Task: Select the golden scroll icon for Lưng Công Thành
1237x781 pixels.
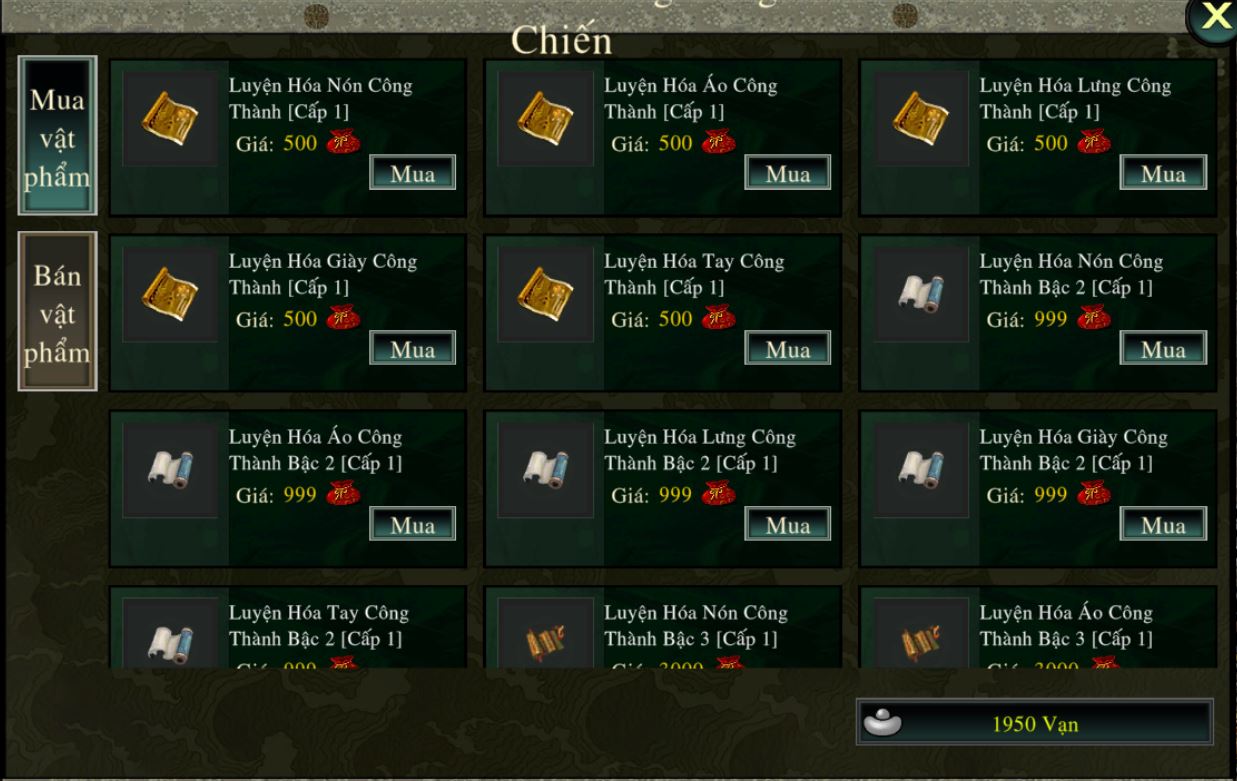Action: (x=921, y=119)
